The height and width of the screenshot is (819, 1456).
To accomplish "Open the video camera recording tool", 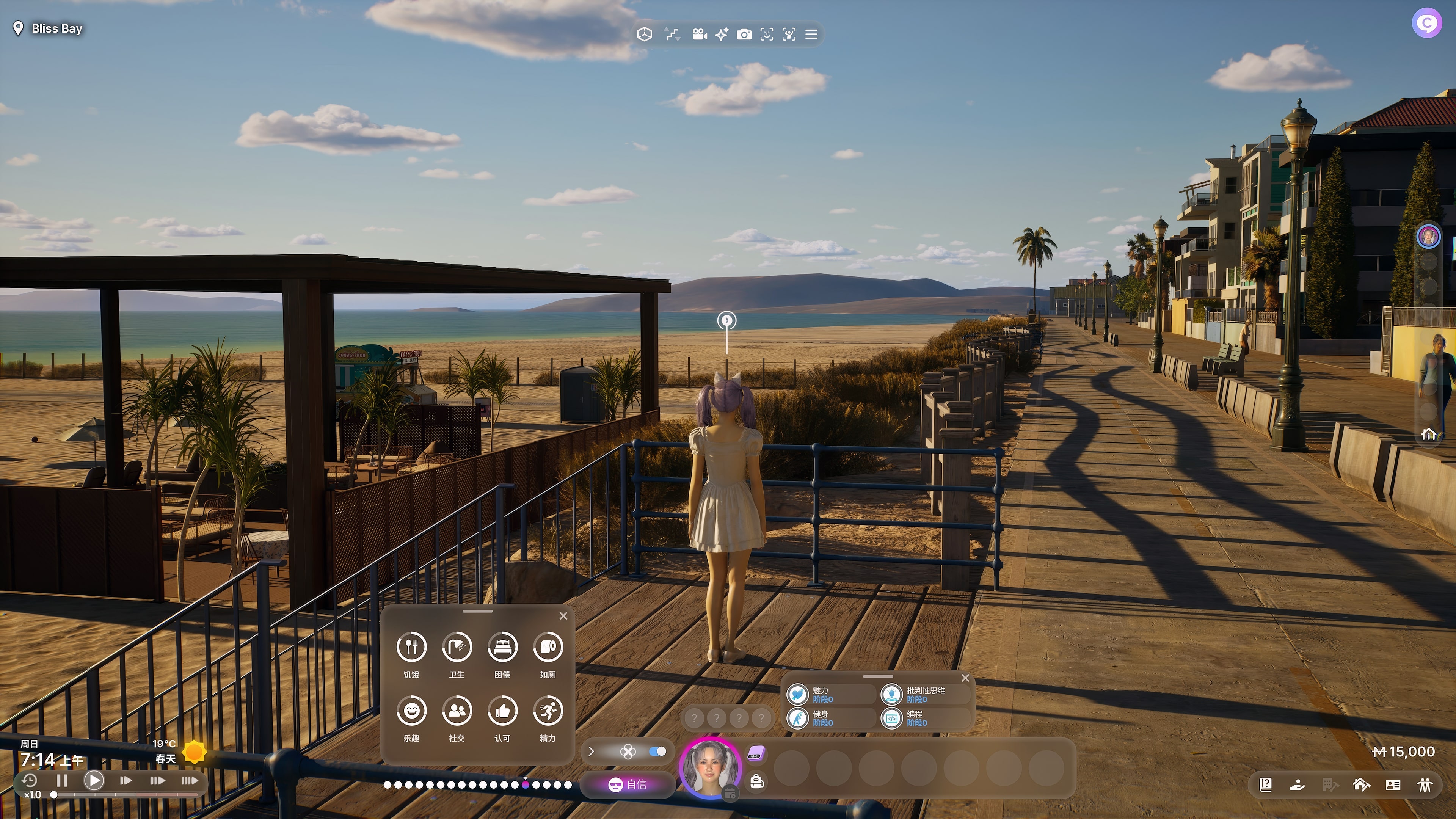I will coord(699,35).
